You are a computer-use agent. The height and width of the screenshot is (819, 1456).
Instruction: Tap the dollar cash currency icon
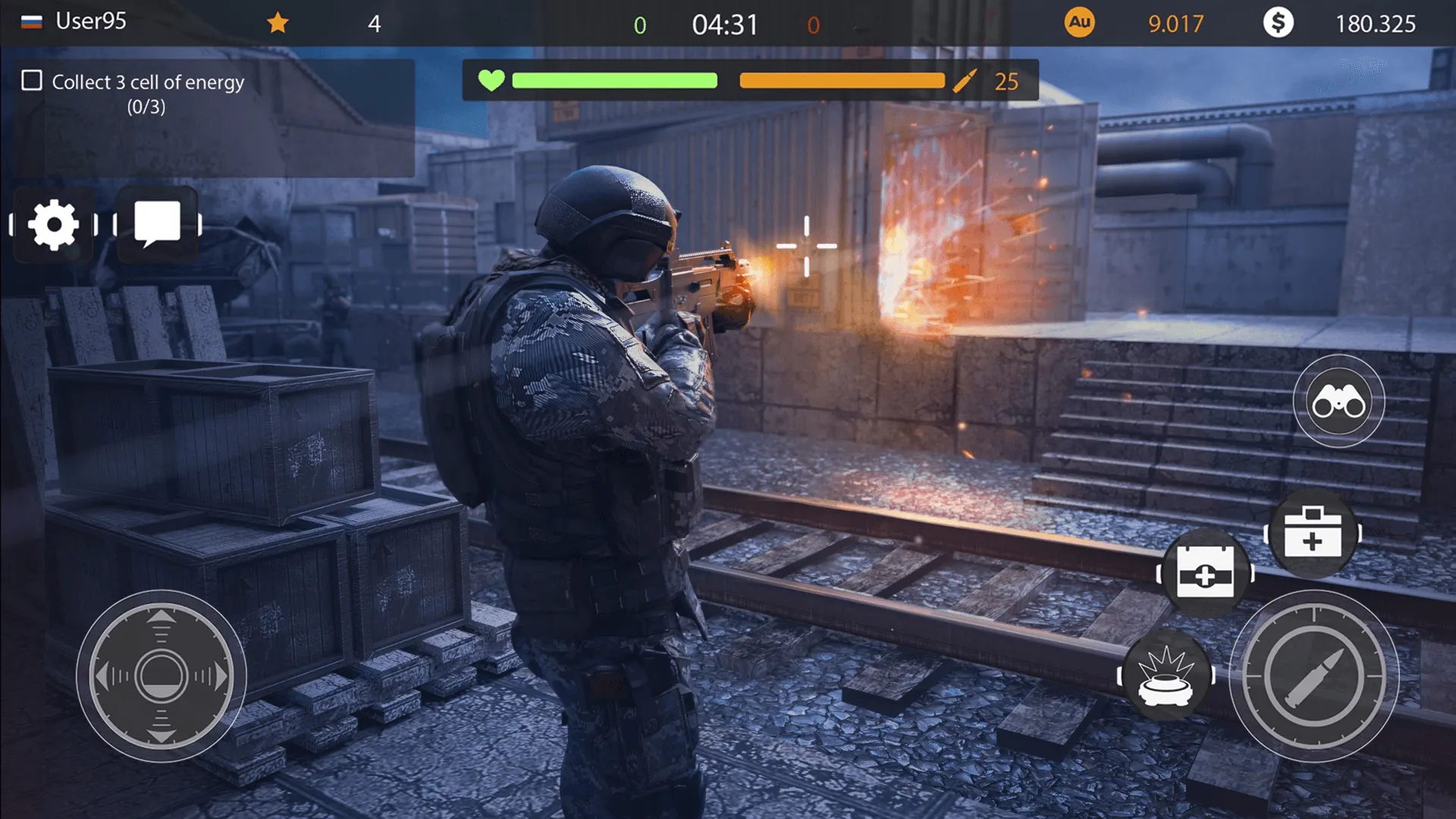click(x=1280, y=24)
